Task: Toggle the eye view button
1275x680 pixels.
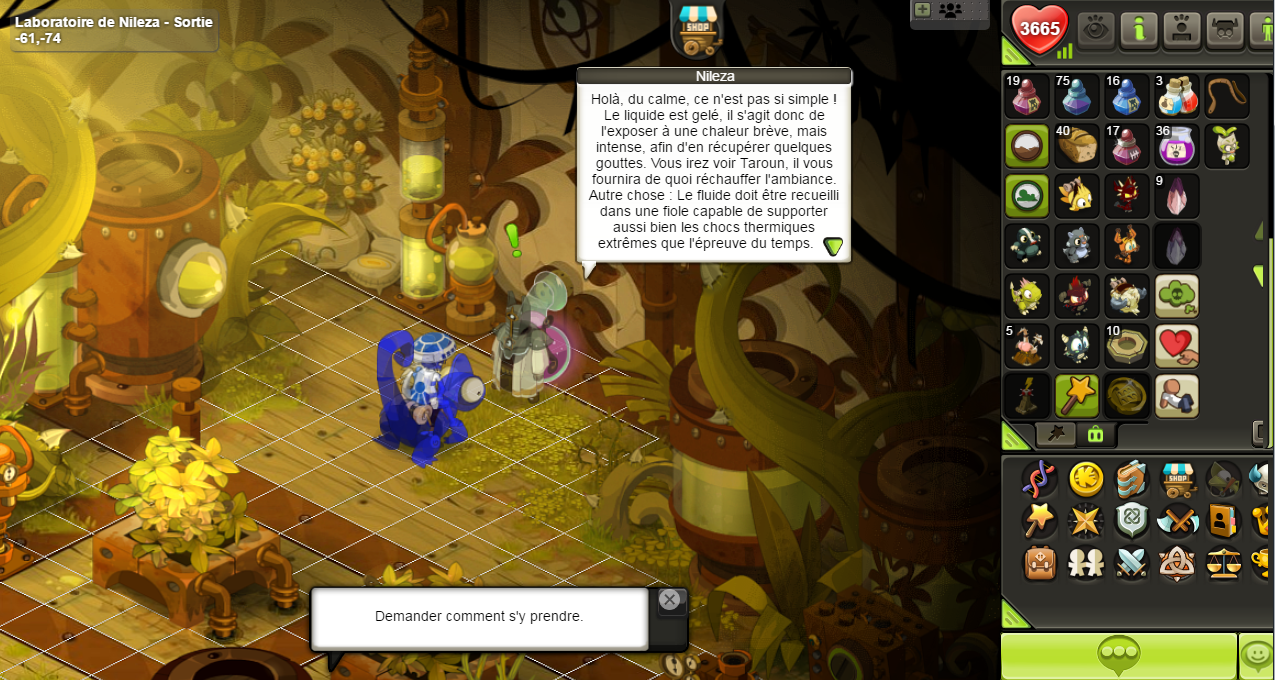Action: coord(1097,29)
